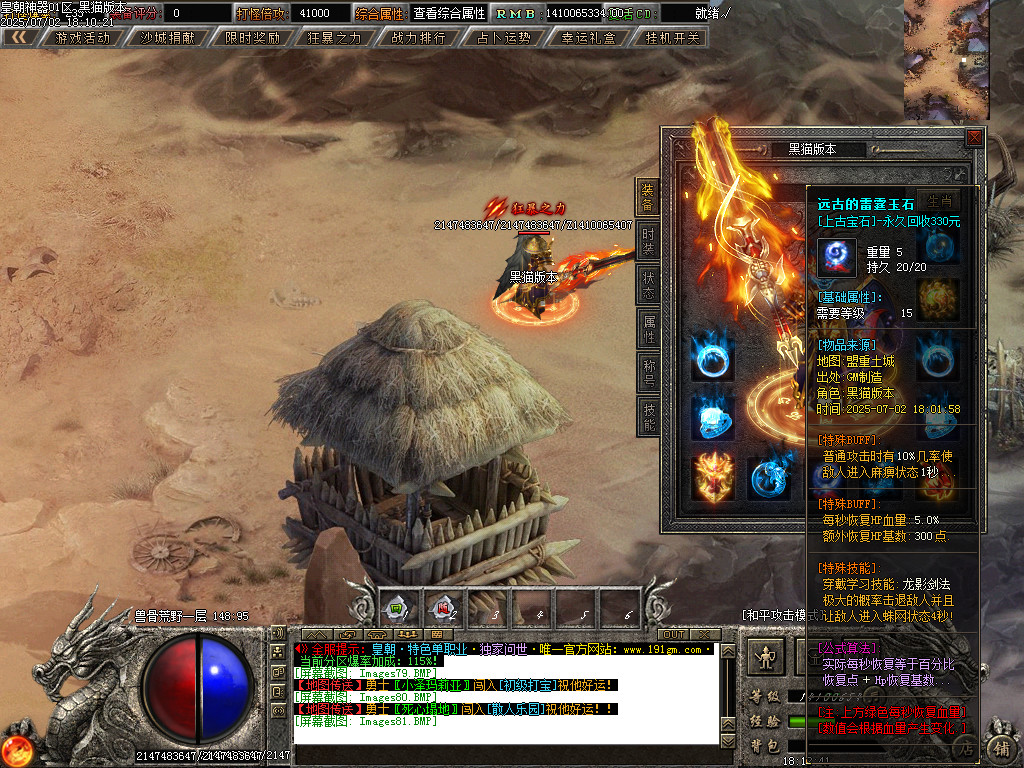Open the 属性 attributes tab
The width and height of the screenshot is (1024, 768).
pos(648,328)
